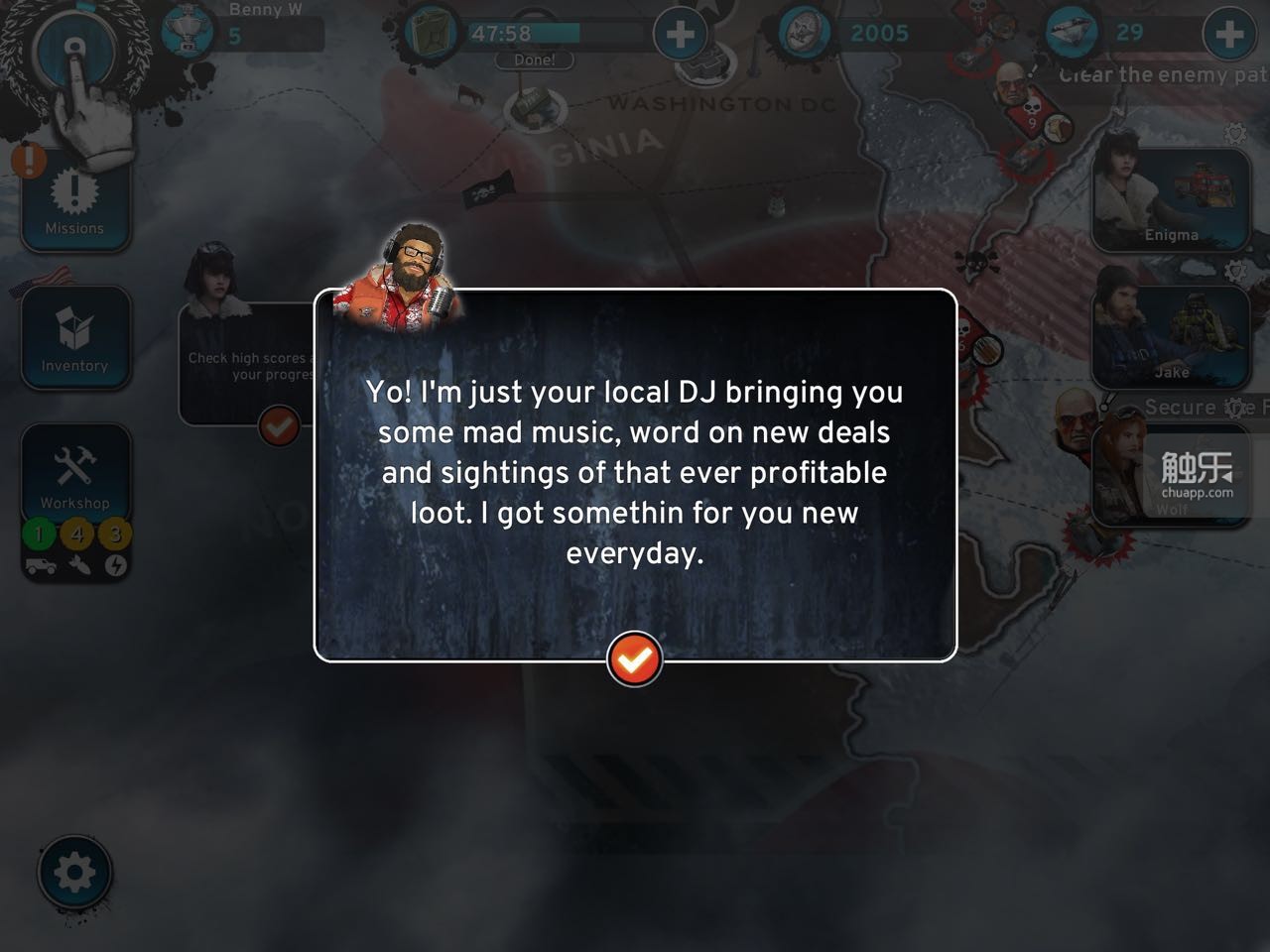Viewport: 1270px width, 952px height.
Task: Confirm the DJ dialogue with the checkmark
Action: [x=634, y=658]
